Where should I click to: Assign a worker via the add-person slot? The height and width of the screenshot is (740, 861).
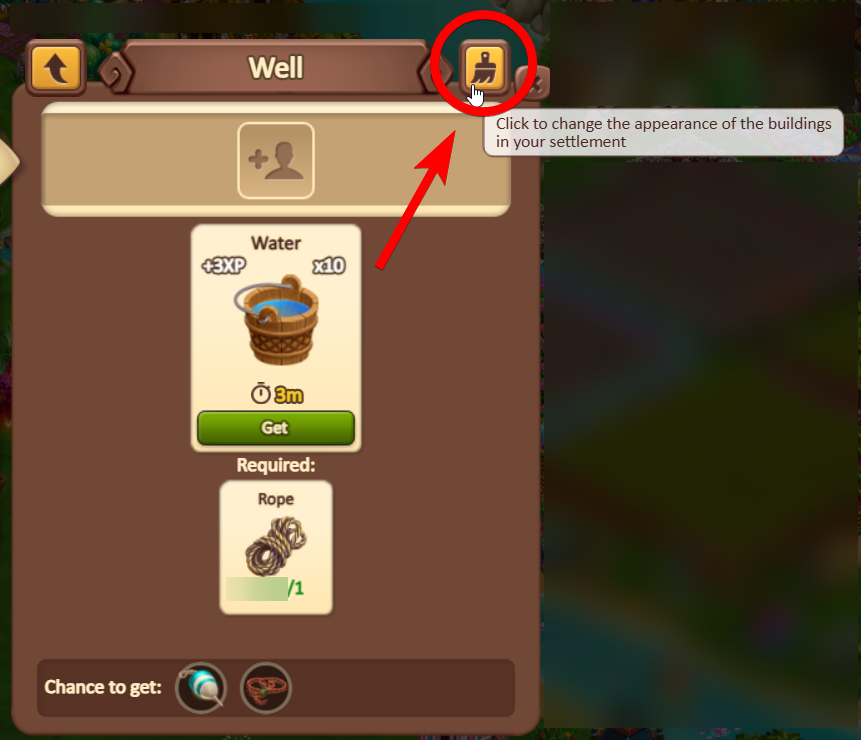coord(275,160)
